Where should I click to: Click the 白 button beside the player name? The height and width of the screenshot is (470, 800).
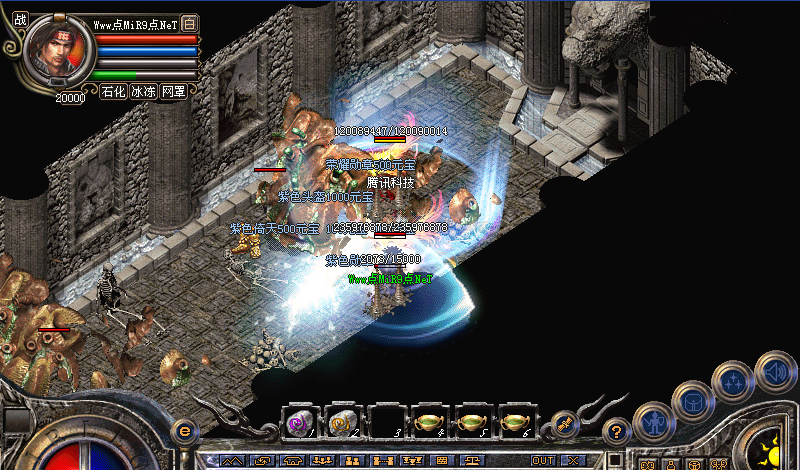pos(191,24)
